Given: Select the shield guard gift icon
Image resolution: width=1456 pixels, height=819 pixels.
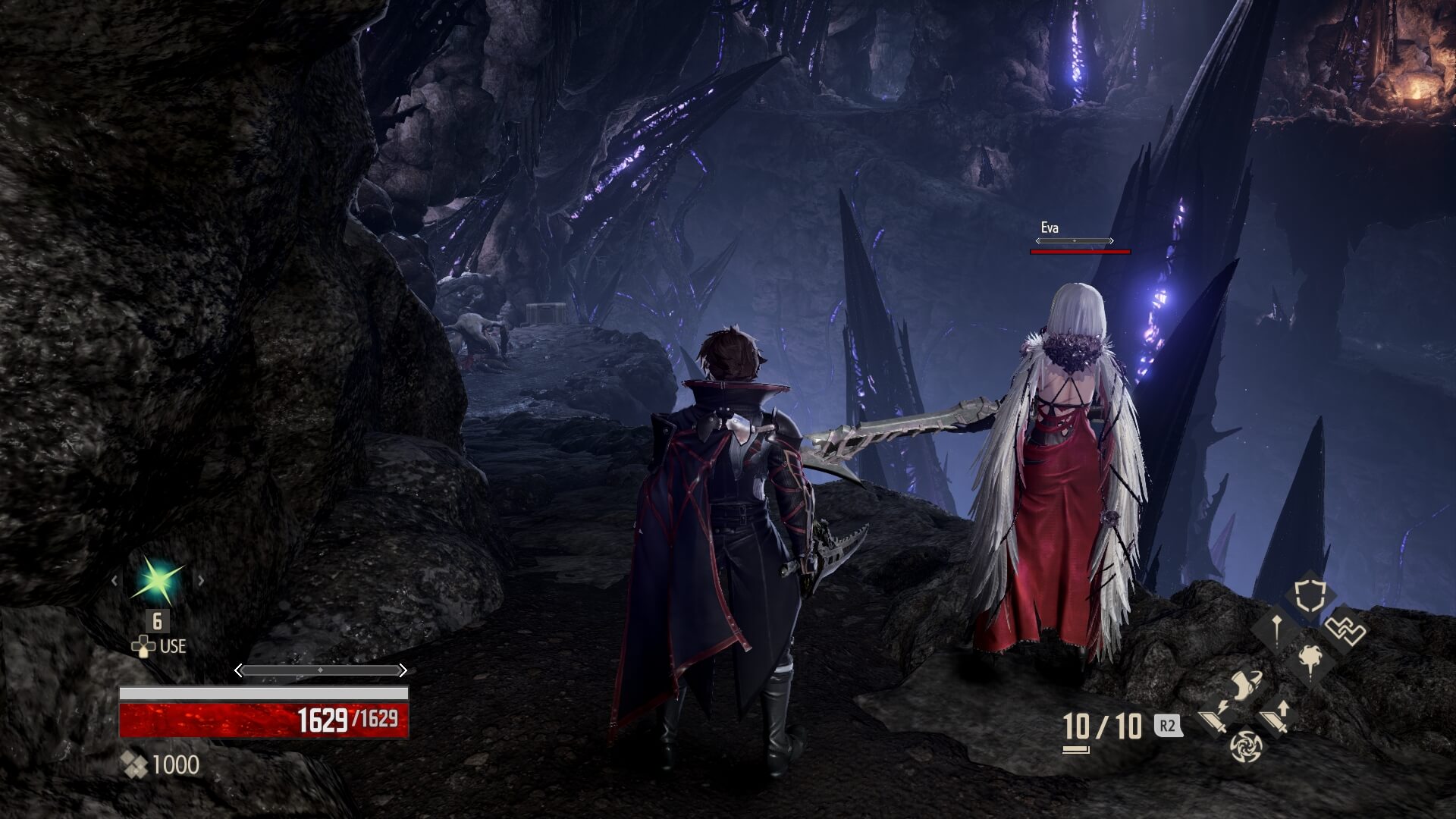Looking at the screenshot, I should (1310, 595).
